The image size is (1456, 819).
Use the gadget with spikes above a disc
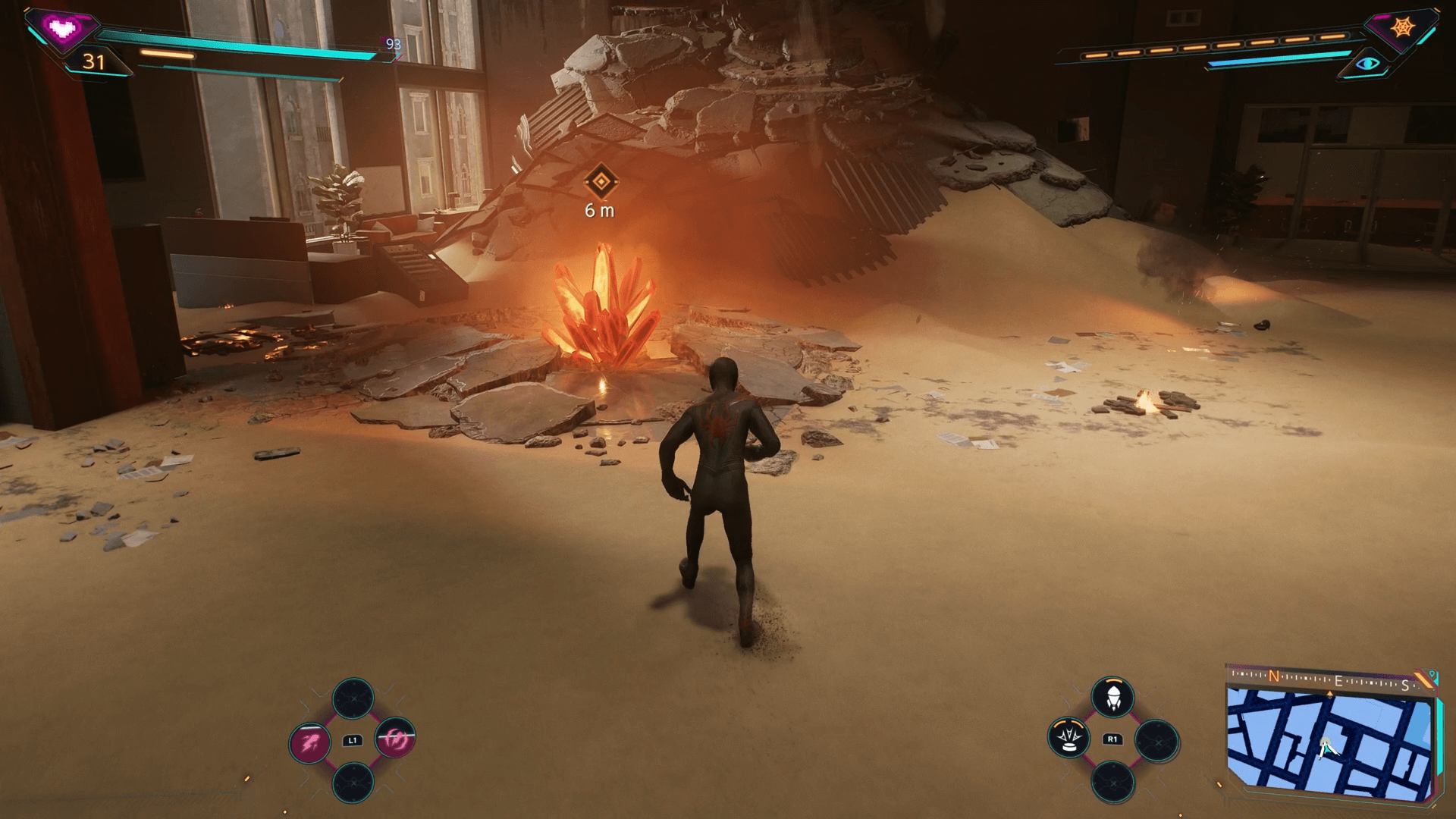click(1069, 738)
